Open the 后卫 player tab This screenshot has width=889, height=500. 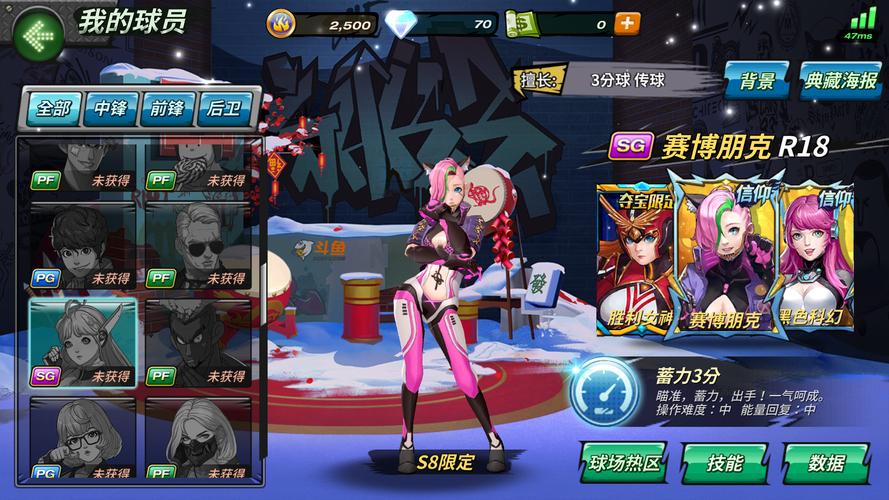coord(224,108)
